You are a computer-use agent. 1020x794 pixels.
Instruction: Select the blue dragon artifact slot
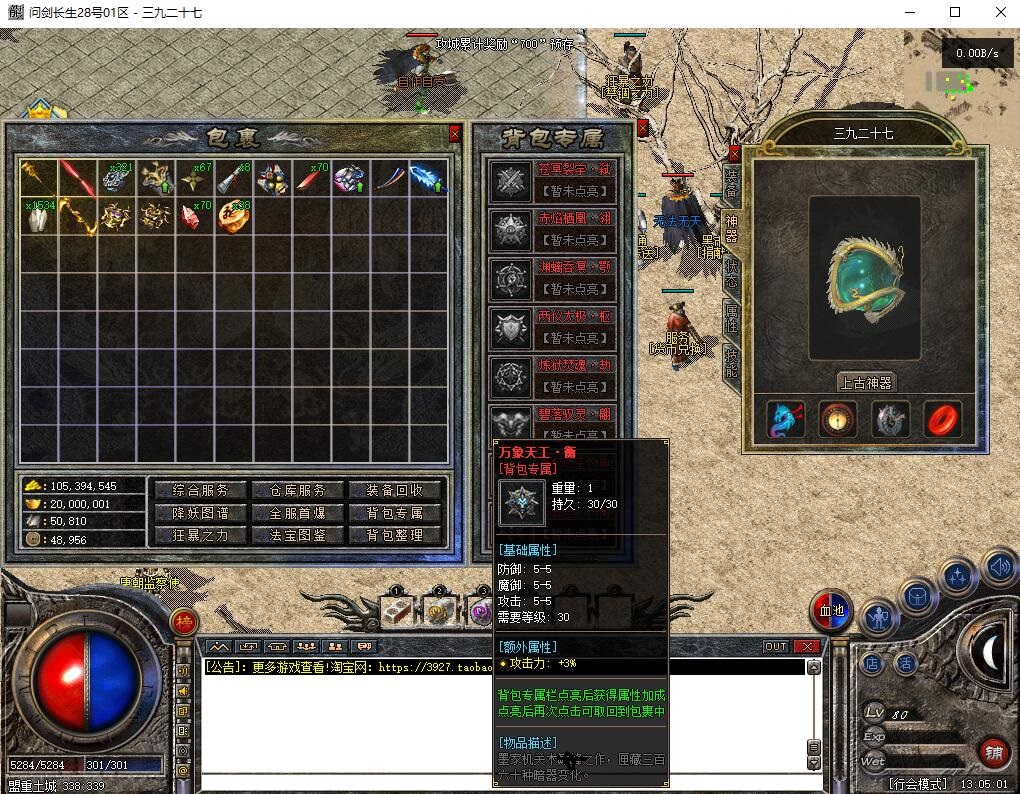point(786,421)
